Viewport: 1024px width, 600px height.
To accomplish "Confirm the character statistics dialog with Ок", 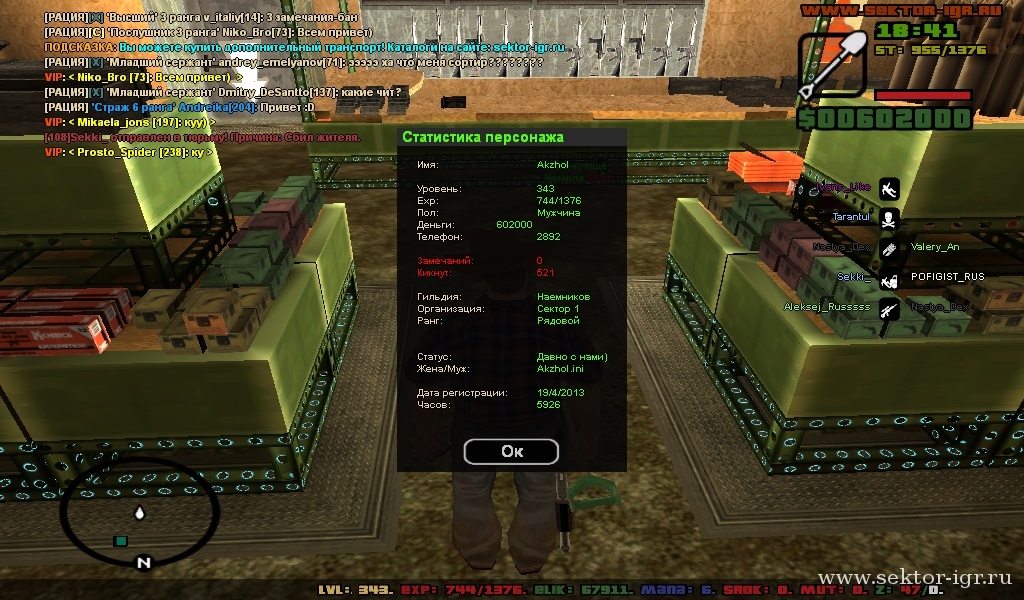I will 511,451.
